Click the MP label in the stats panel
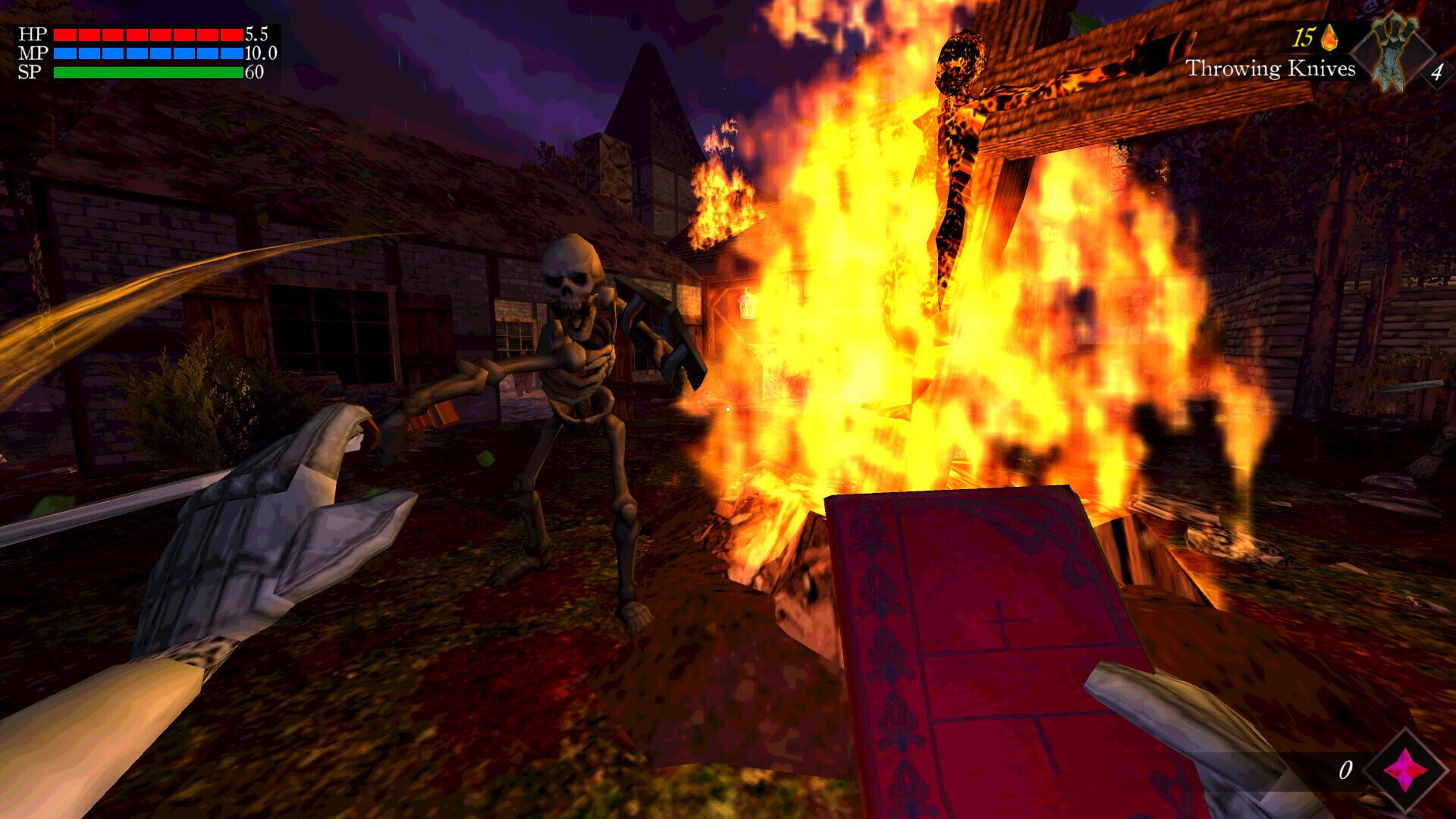The image size is (1456, 819). 35,53
